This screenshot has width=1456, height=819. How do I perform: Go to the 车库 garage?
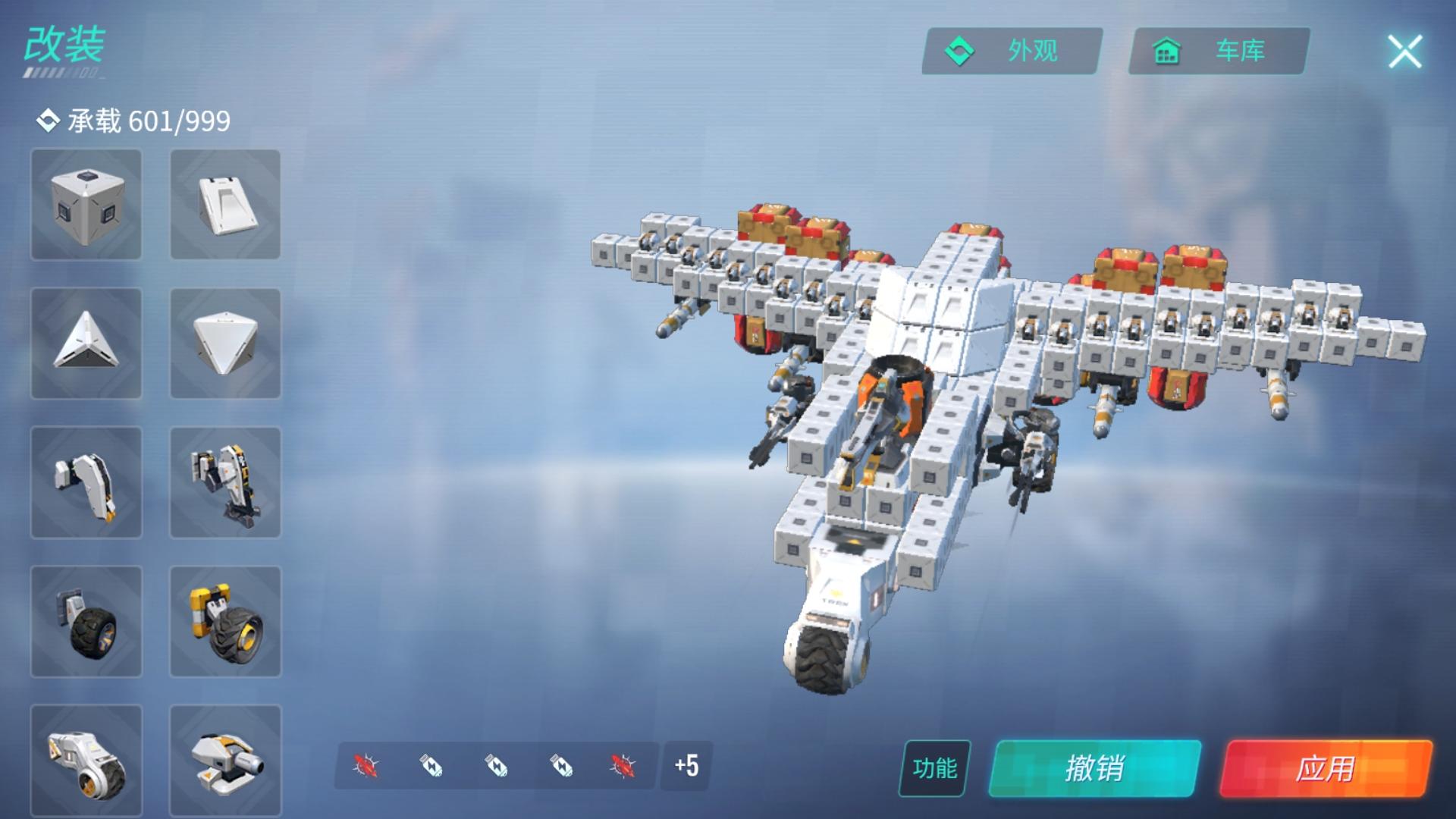pyautogui.click(x=1219, y=52)
